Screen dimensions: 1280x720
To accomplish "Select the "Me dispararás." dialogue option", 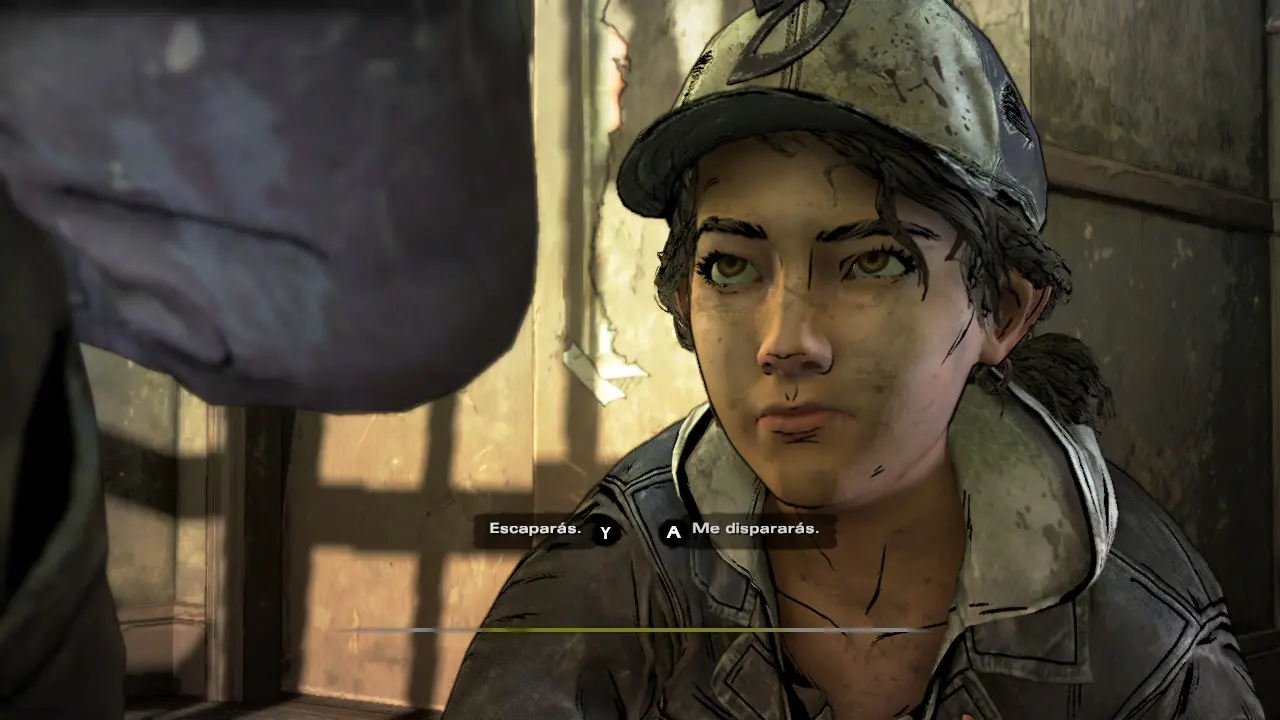I will (x=754, y=530).
